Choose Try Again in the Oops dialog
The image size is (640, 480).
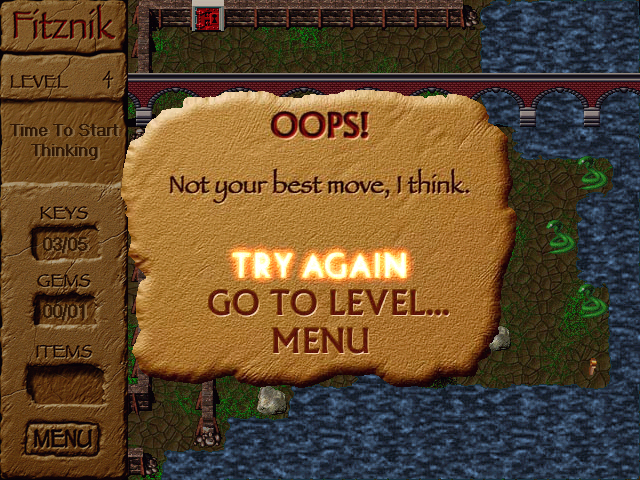[x=320, y=265]
